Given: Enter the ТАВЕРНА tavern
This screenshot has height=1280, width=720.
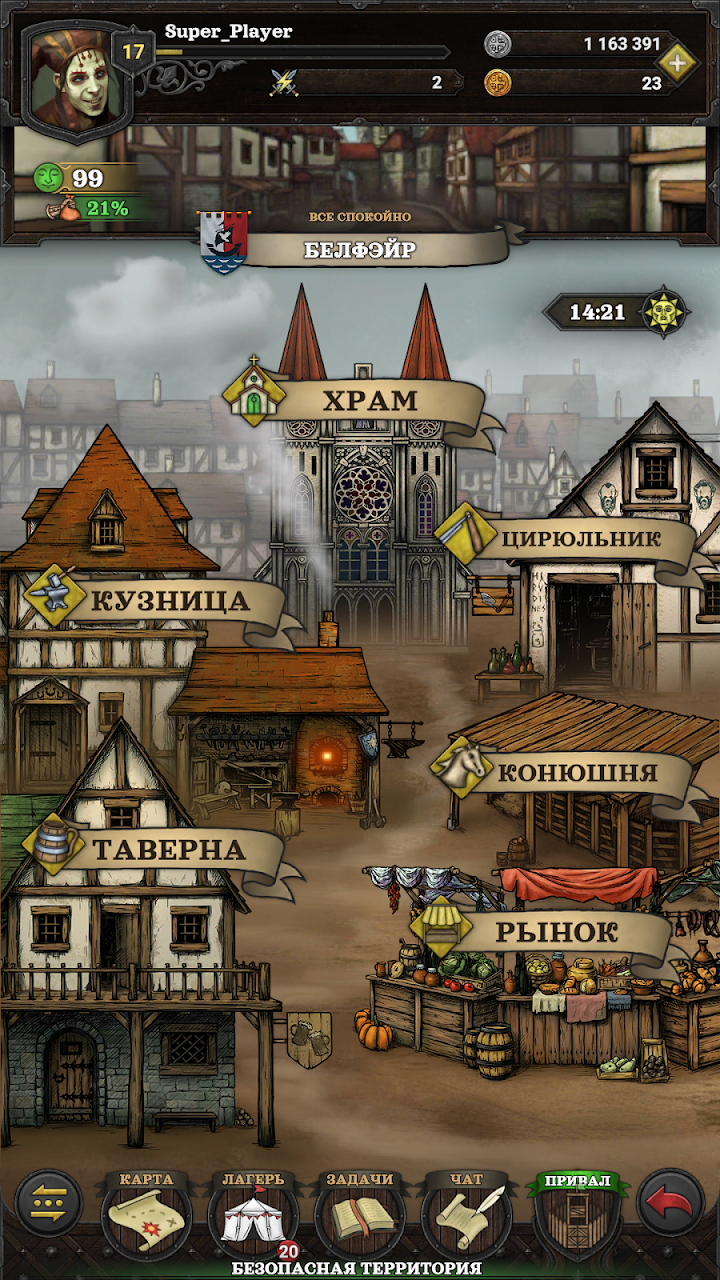Looking at the screenshot, I should tap(166, 850).
